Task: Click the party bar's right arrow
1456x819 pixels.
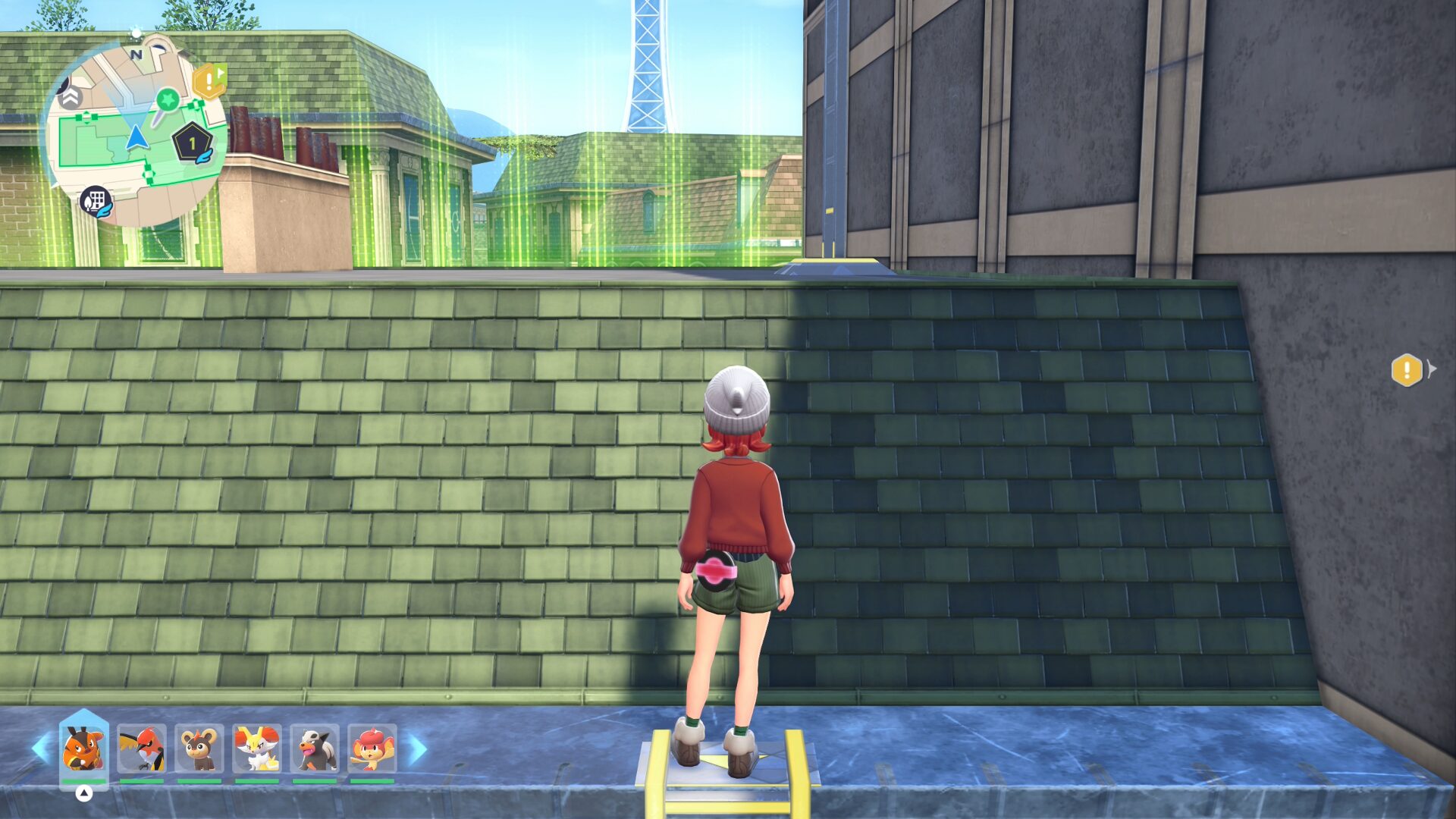Action: 418,748
